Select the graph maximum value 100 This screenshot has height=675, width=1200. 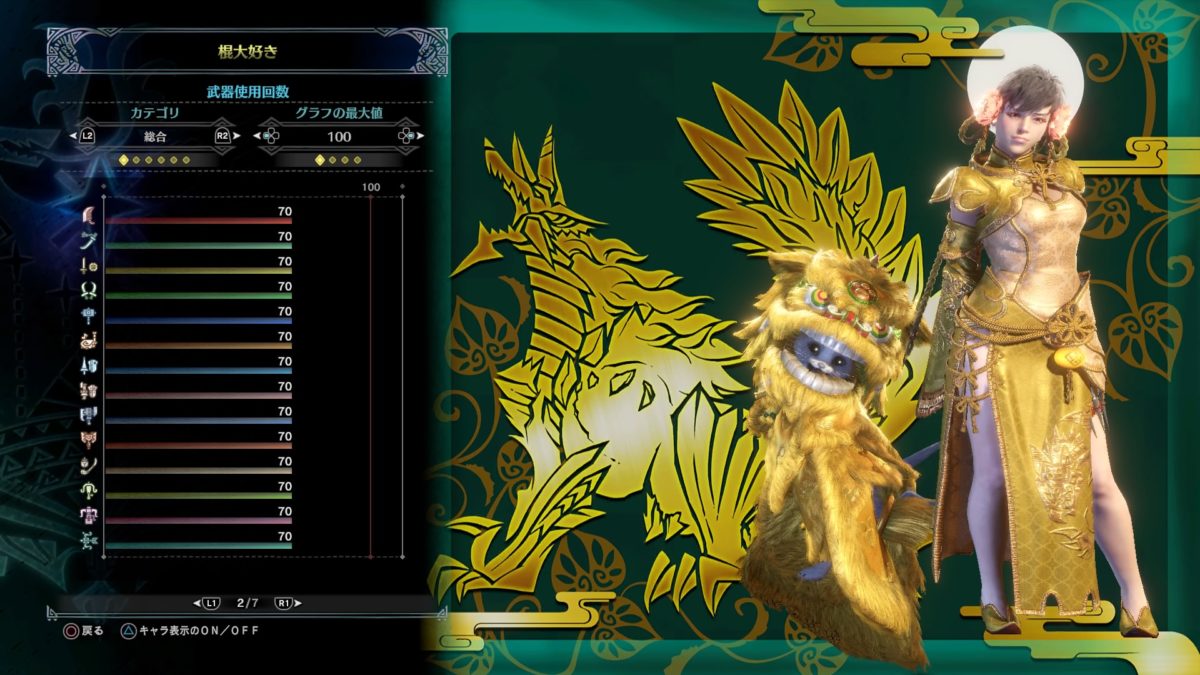tap(339, 136)
